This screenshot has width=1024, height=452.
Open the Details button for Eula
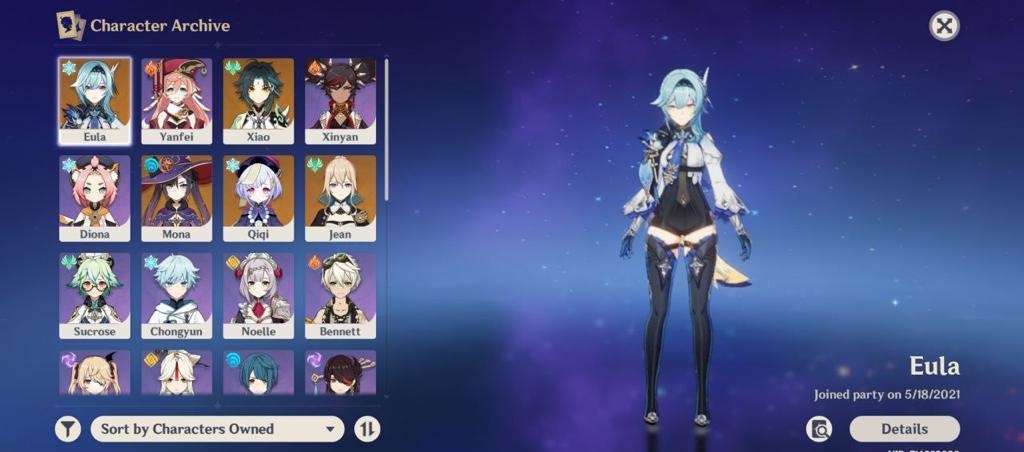coord(904,429)
